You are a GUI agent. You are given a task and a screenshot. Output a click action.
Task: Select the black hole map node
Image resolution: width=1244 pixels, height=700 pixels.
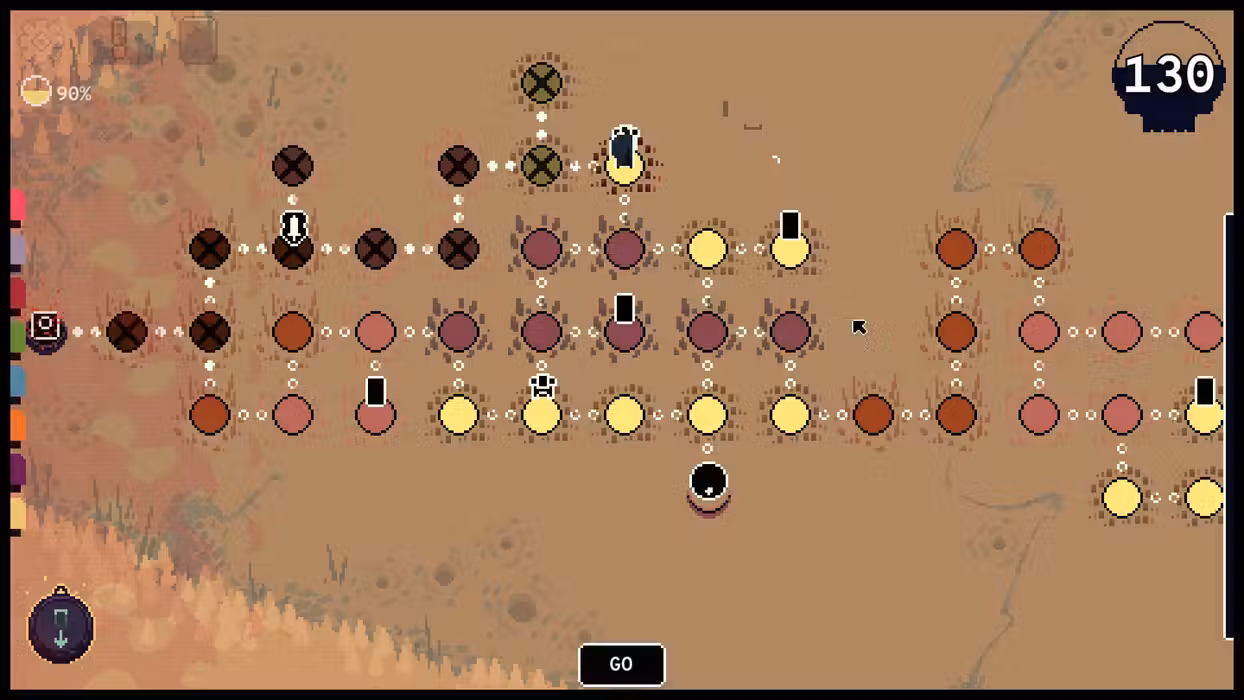pyautogui.click(x=708, y=483)
